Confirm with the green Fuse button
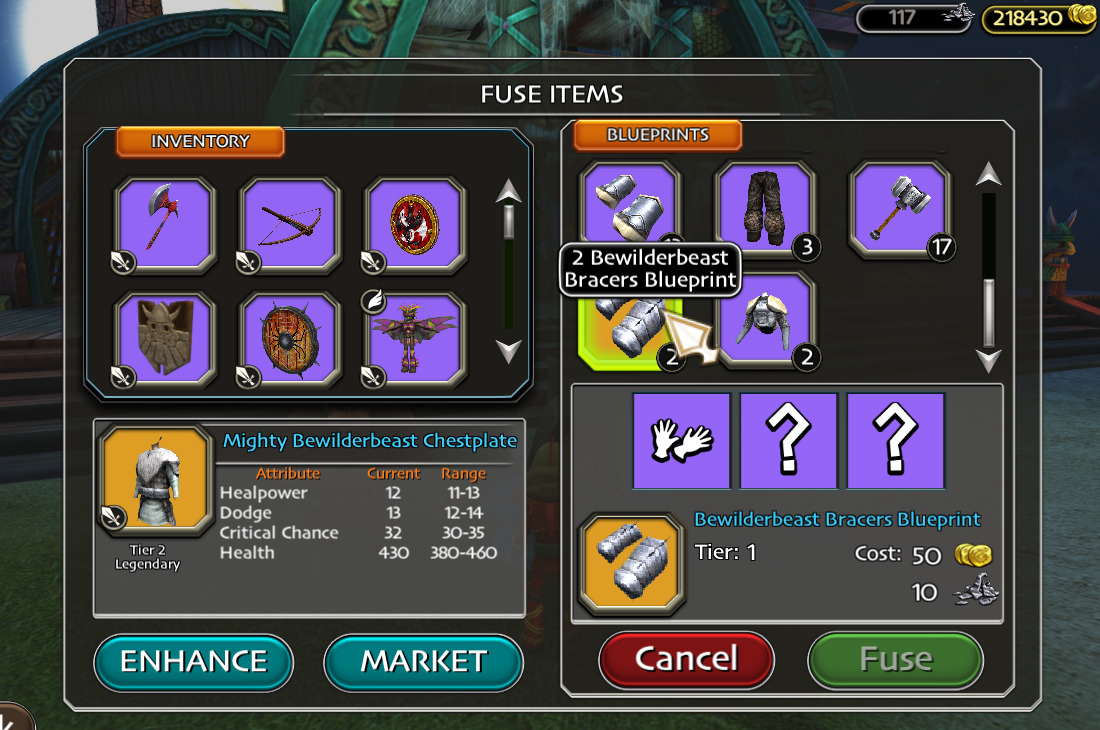Image resolution: width=1100 pixels, height=730 pixels. tap(895, 659)
